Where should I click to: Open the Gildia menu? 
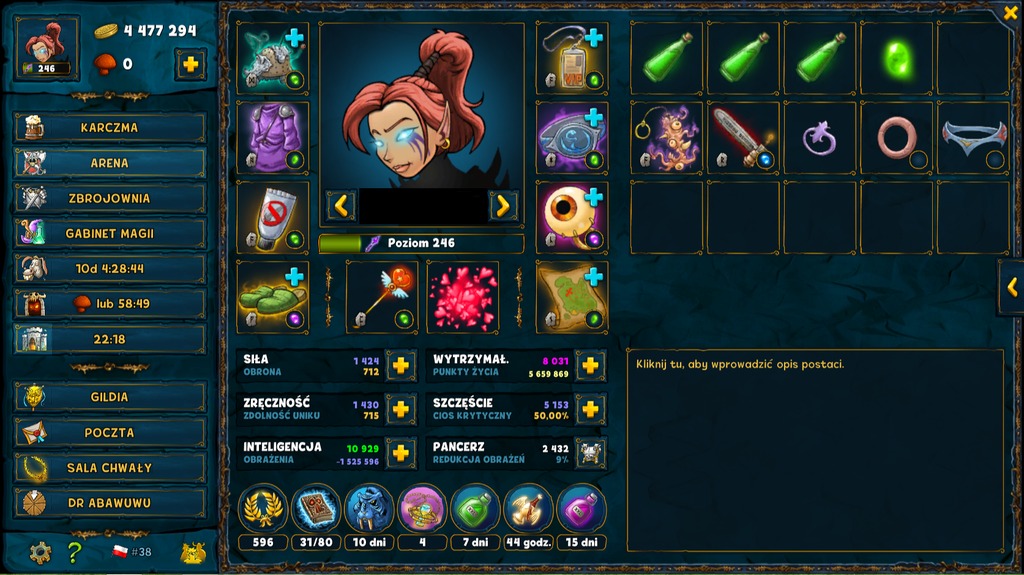(110, 397)
